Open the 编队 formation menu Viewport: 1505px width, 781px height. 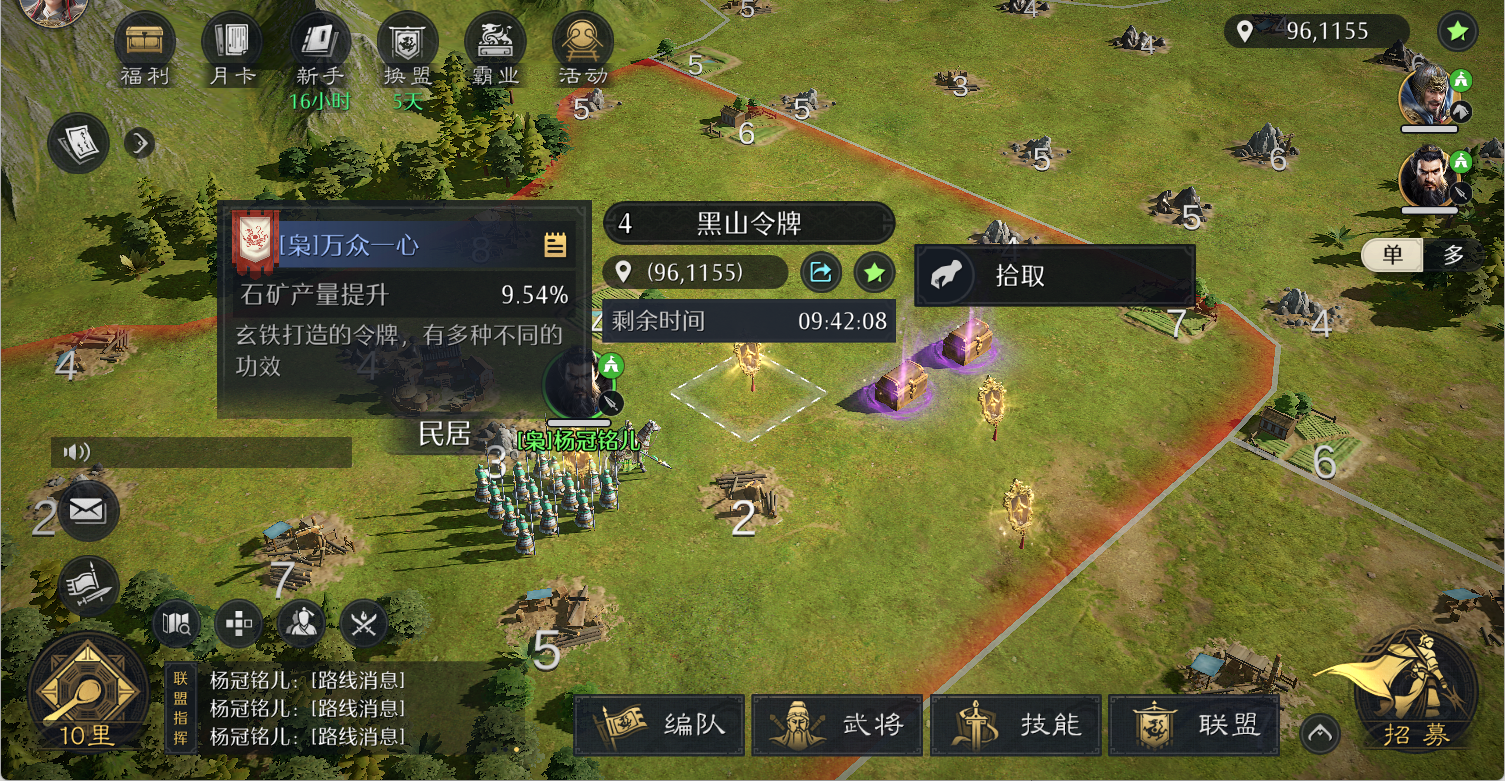click(662, 725)
